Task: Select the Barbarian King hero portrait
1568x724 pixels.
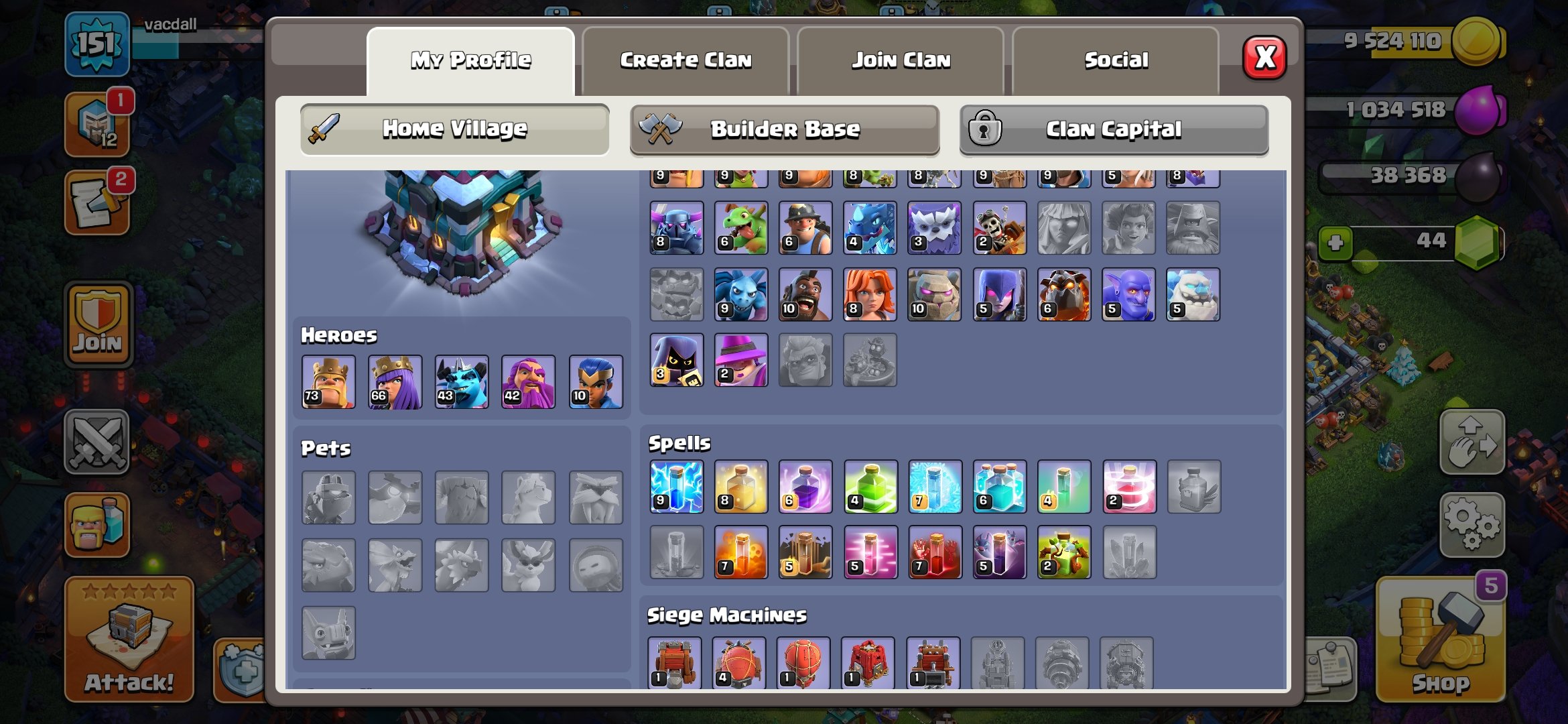Action: [x=328, y=382]
